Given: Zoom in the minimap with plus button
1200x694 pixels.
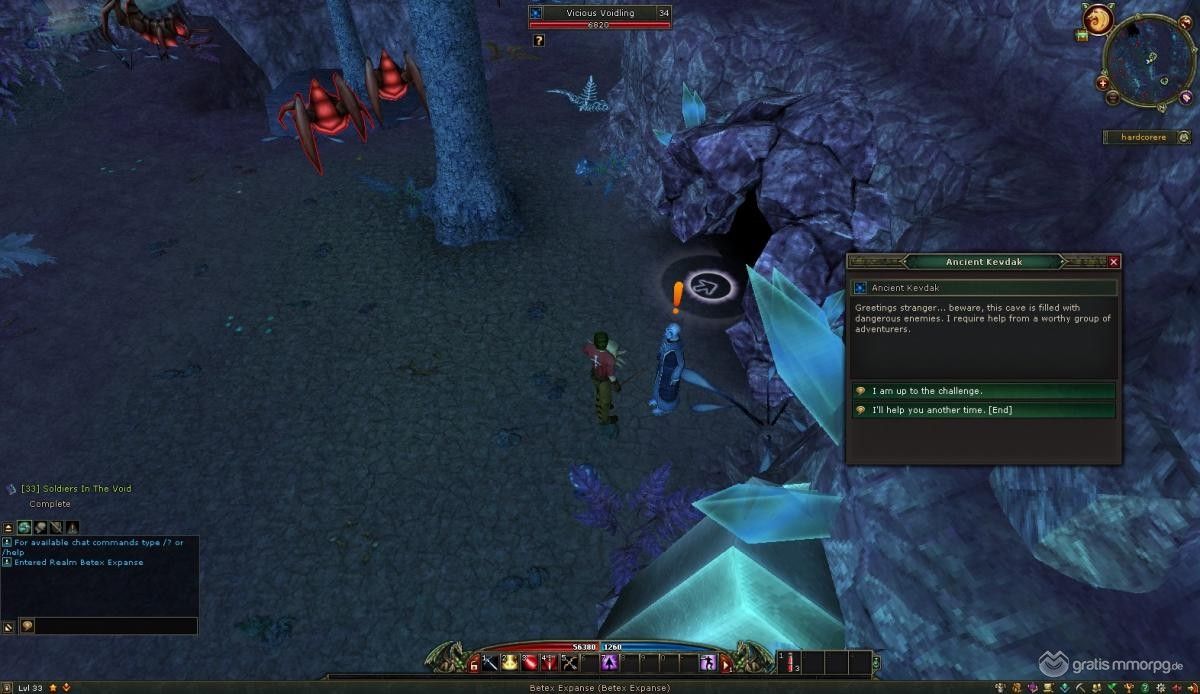Looking at the screenshot, I should 1103,84.
